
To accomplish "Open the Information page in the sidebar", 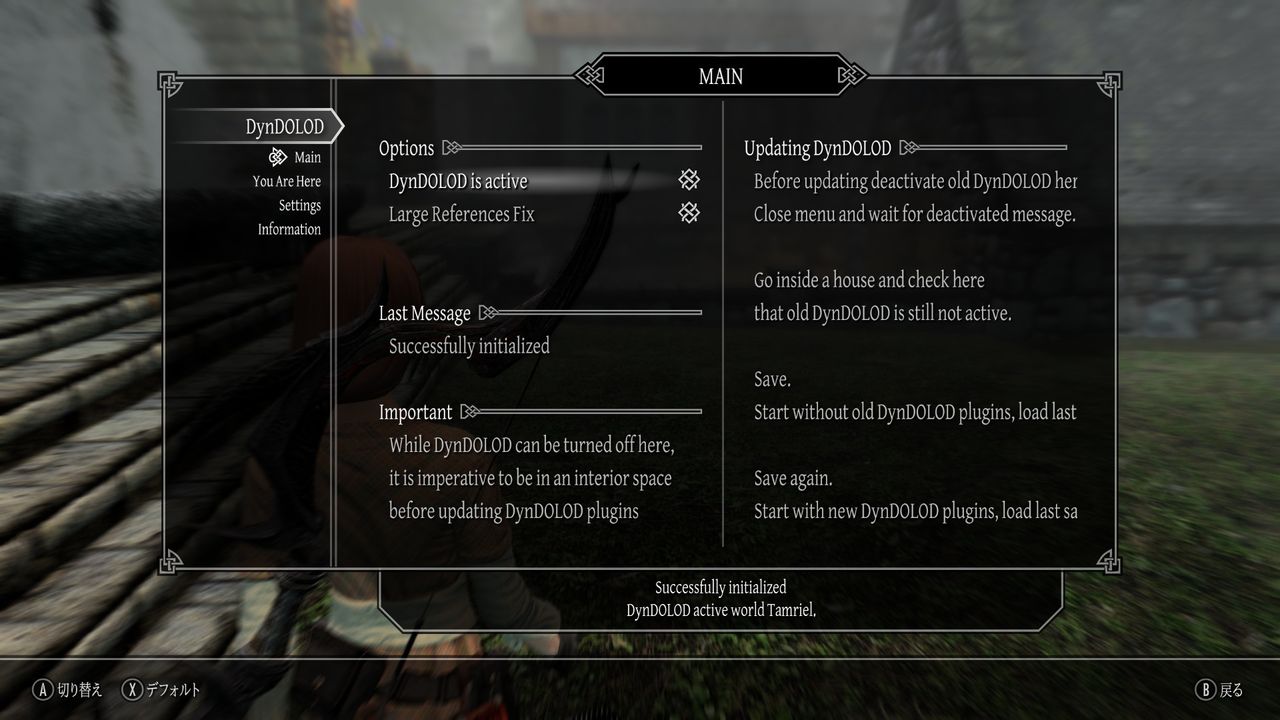I will click(289, 229).
